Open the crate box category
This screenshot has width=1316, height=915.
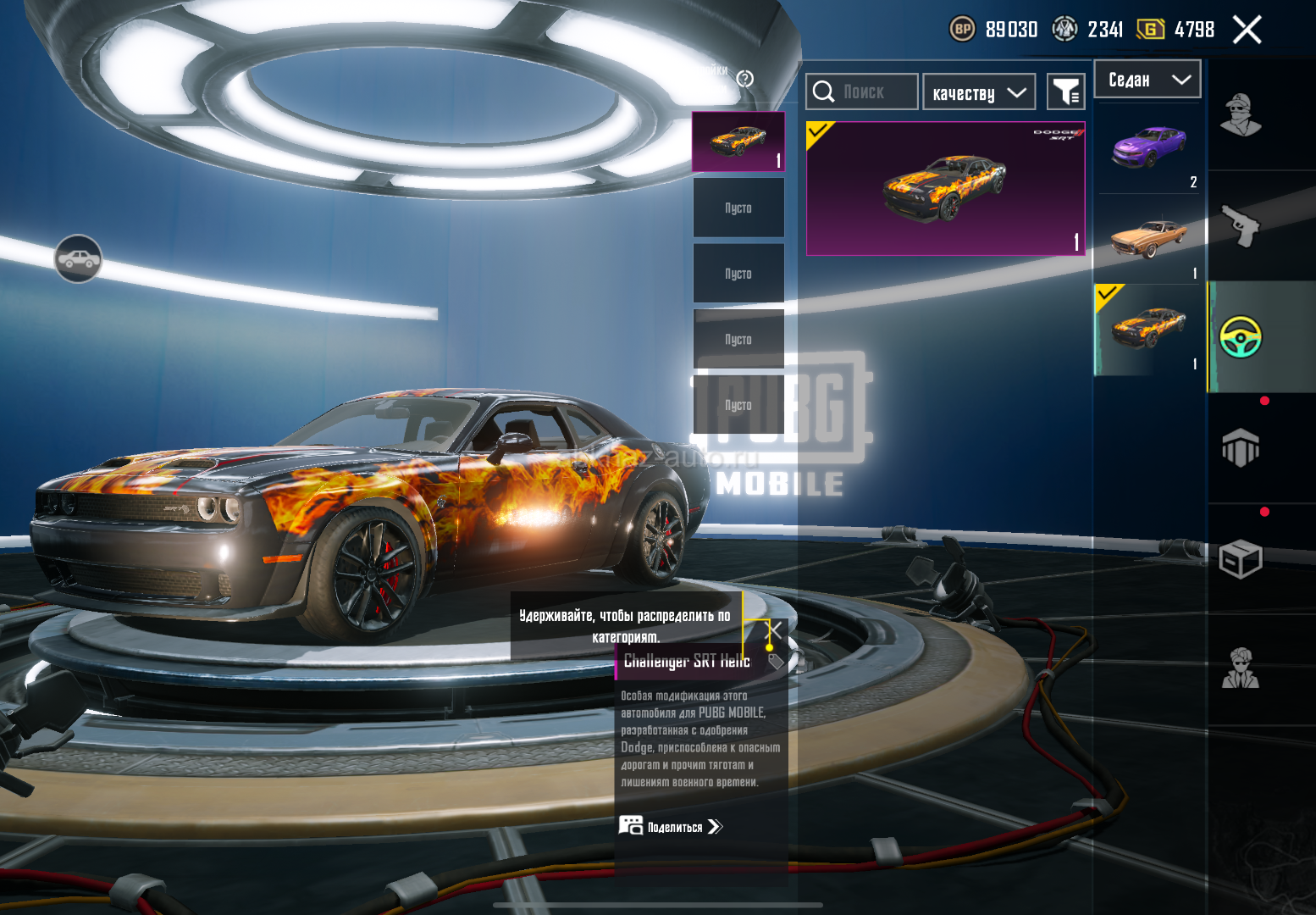coord(1241,559)
